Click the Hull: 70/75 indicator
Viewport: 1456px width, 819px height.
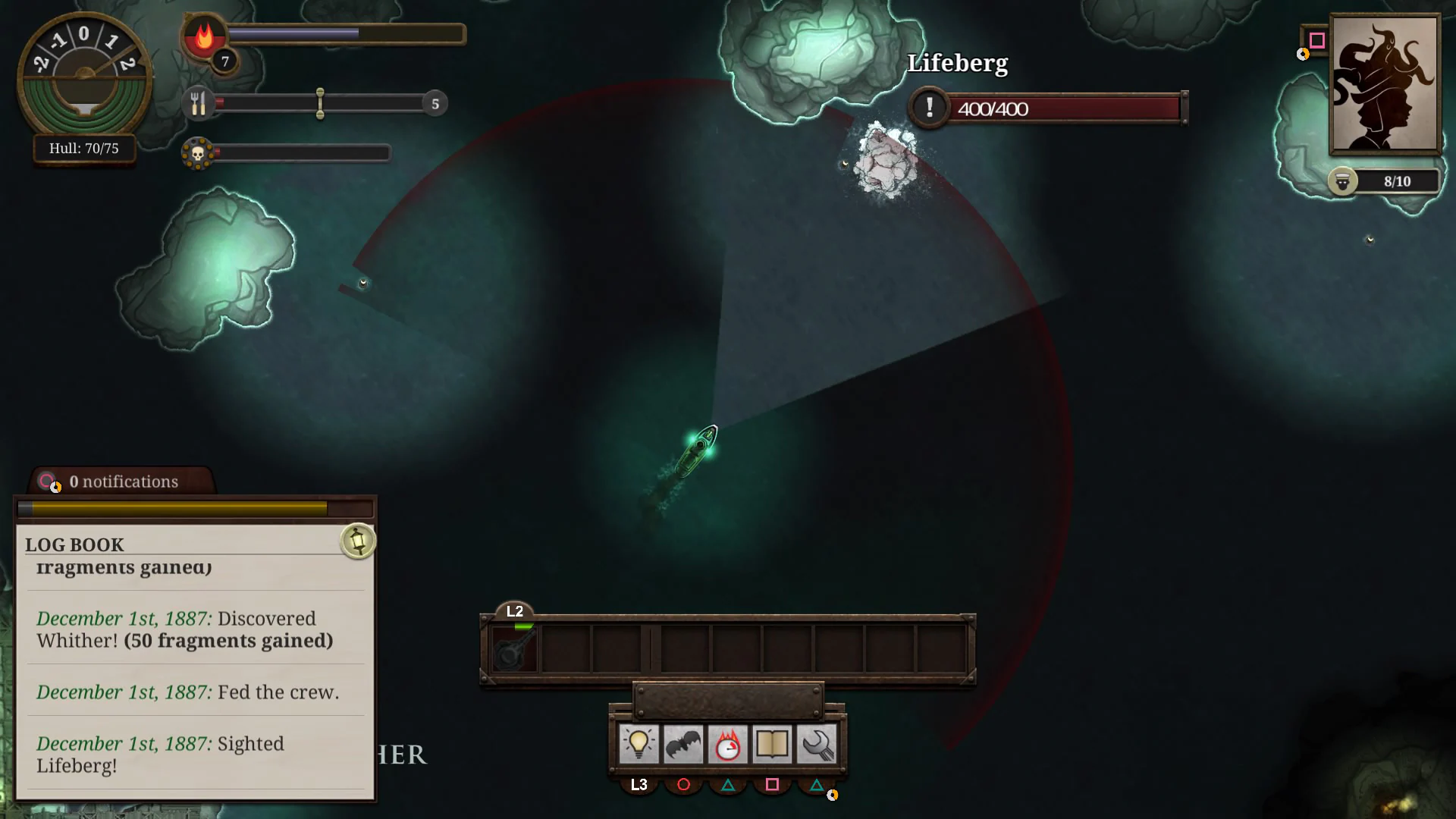[83, 148]
